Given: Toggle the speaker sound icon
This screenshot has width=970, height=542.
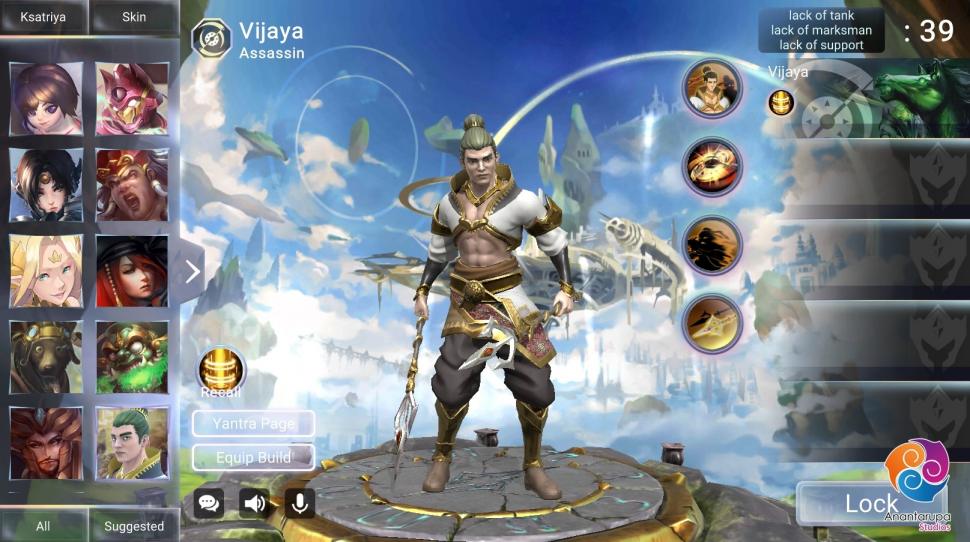Looking at the screenshot, I should click(x=255, y=503).
